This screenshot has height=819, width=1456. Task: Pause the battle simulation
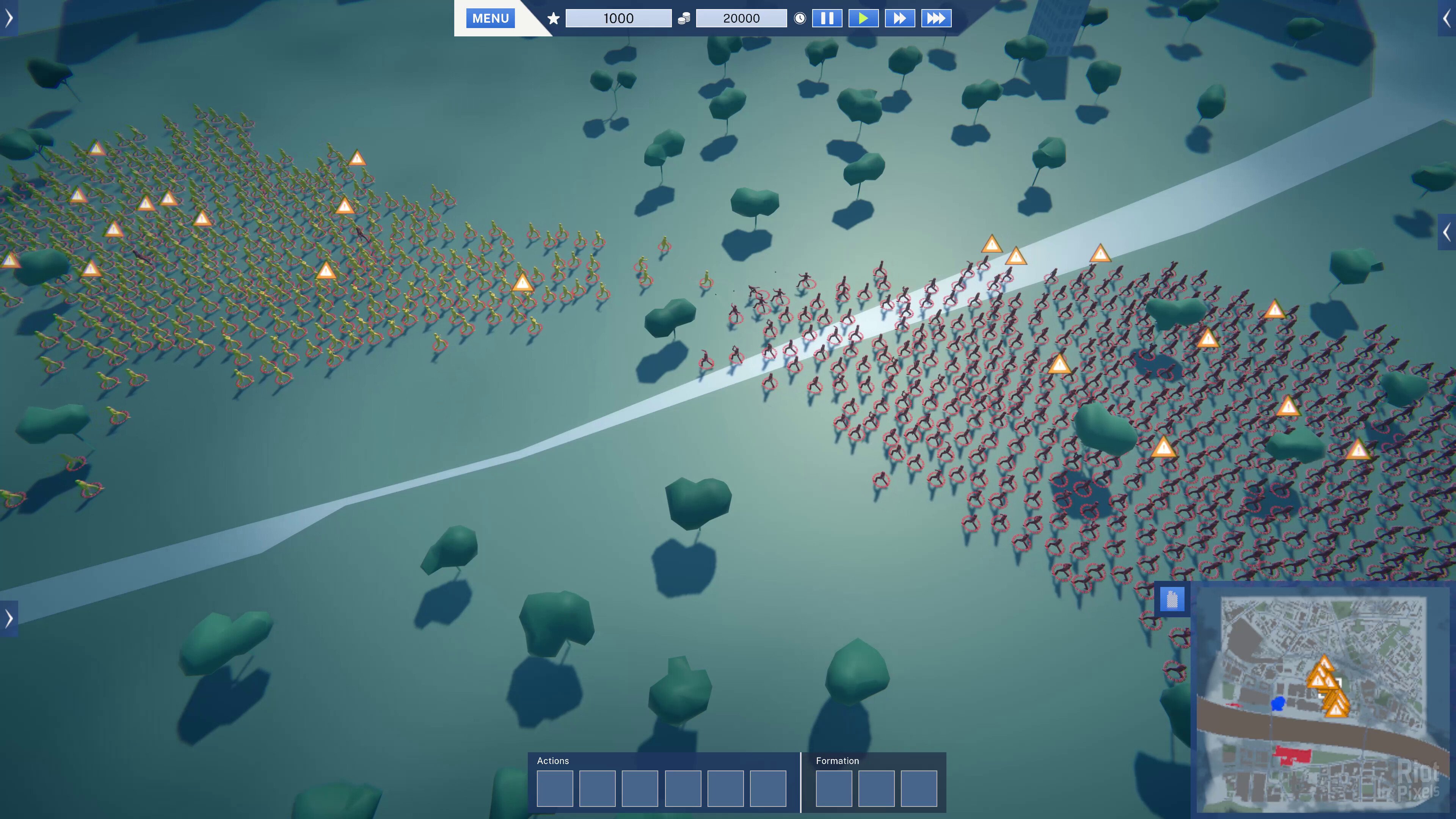click(827, 18)
